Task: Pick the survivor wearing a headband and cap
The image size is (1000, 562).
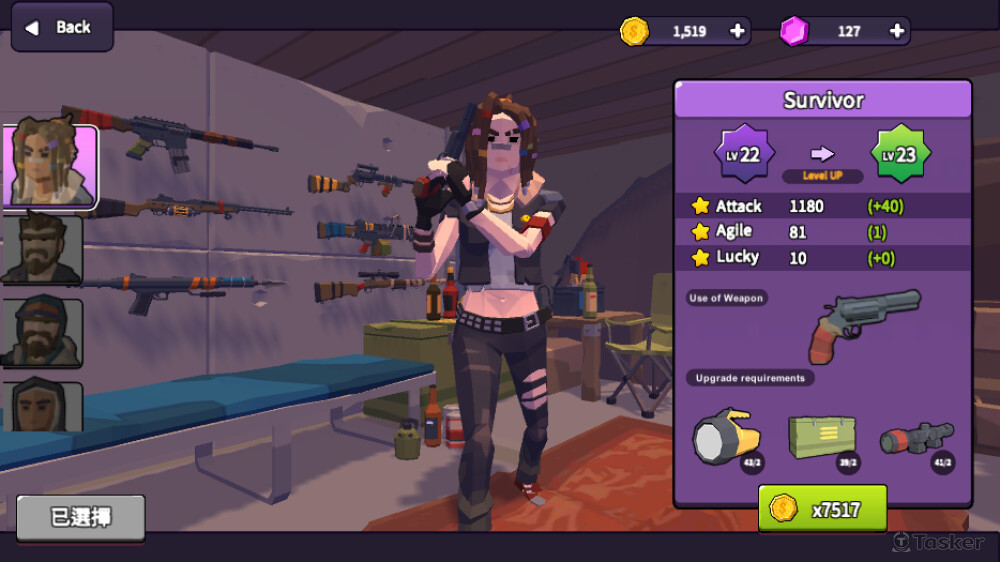Action: click(42, 332)
